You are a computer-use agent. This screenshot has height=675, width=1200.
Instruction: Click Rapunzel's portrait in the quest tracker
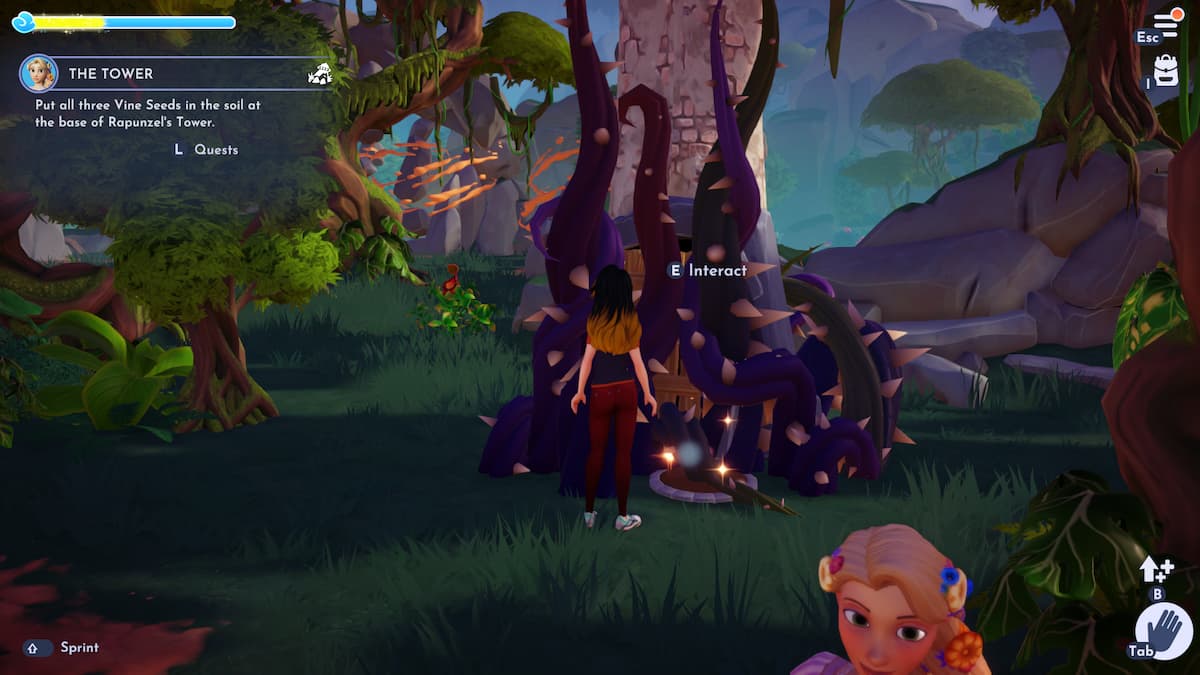[x=39, y=73]
